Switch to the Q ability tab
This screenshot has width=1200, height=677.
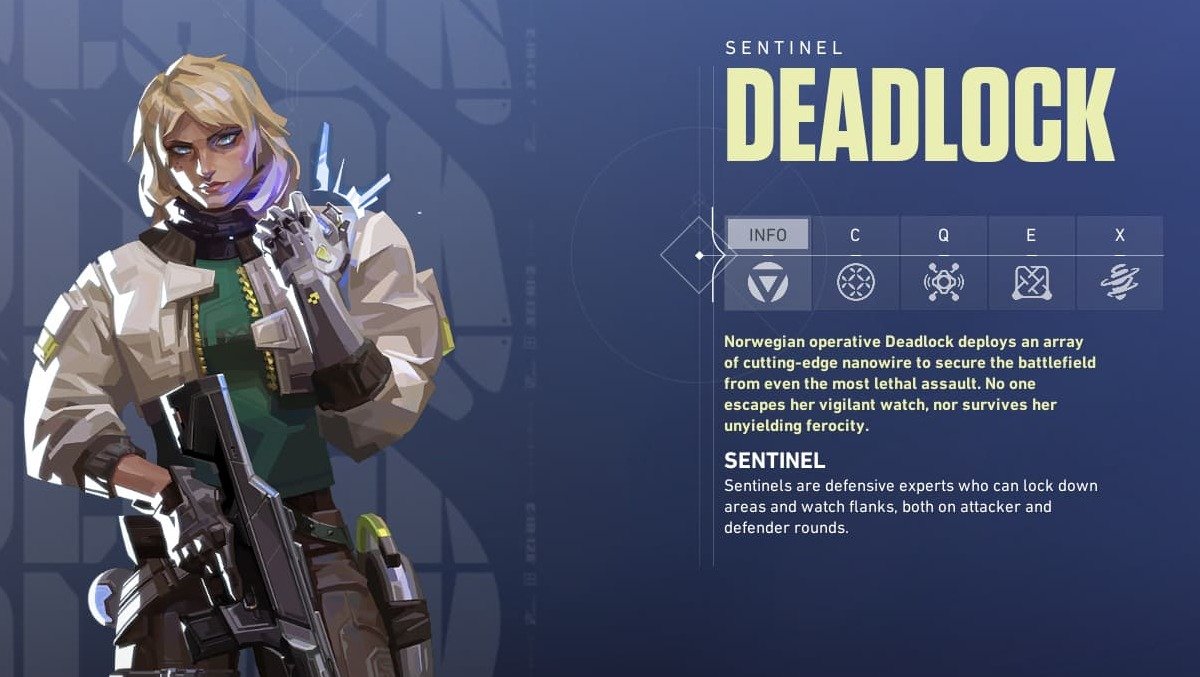tap(943, 264)
